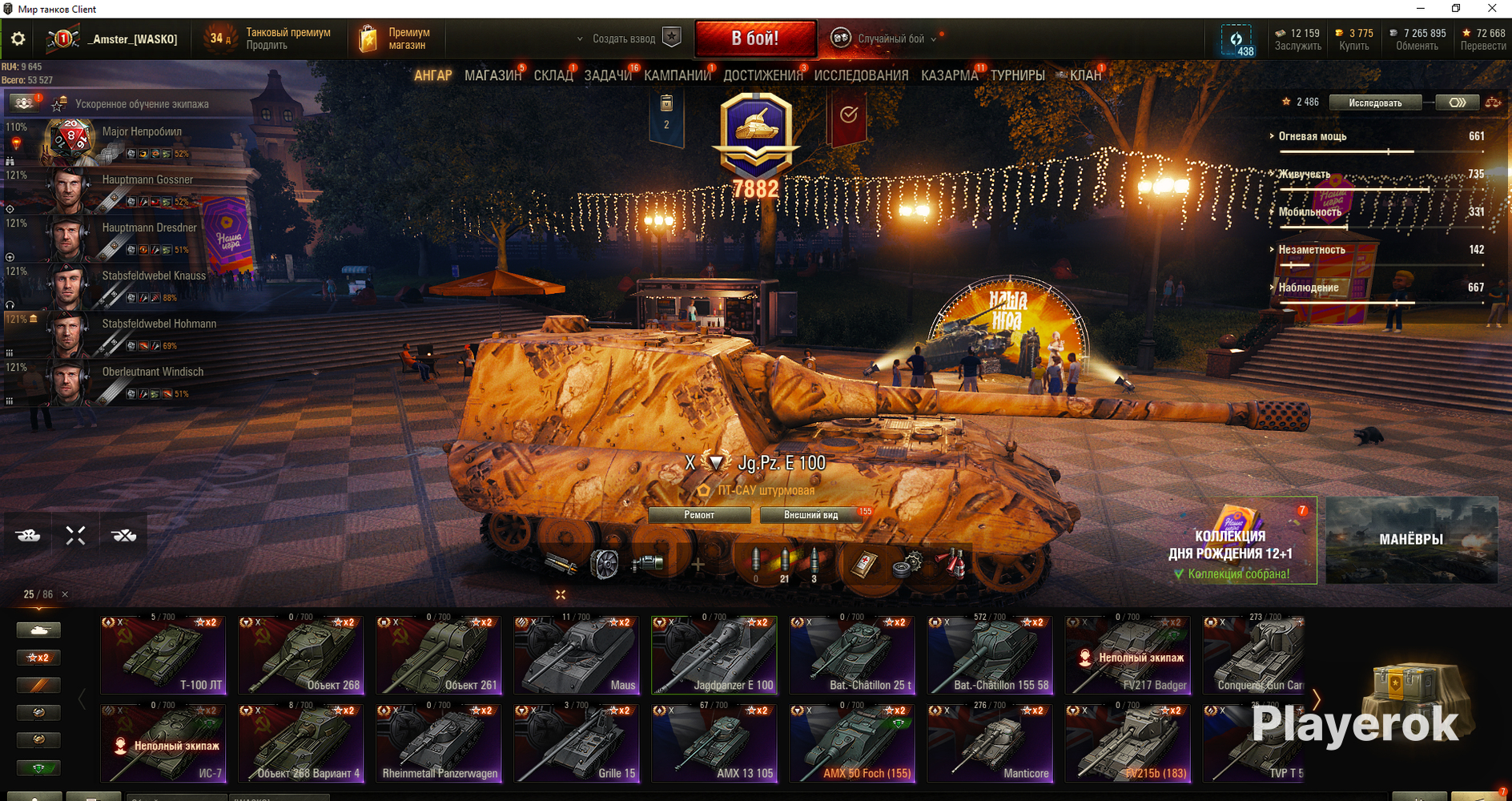Select crew member Major Непробиил
Screen dimensions: 1512x801
(142, 132)
